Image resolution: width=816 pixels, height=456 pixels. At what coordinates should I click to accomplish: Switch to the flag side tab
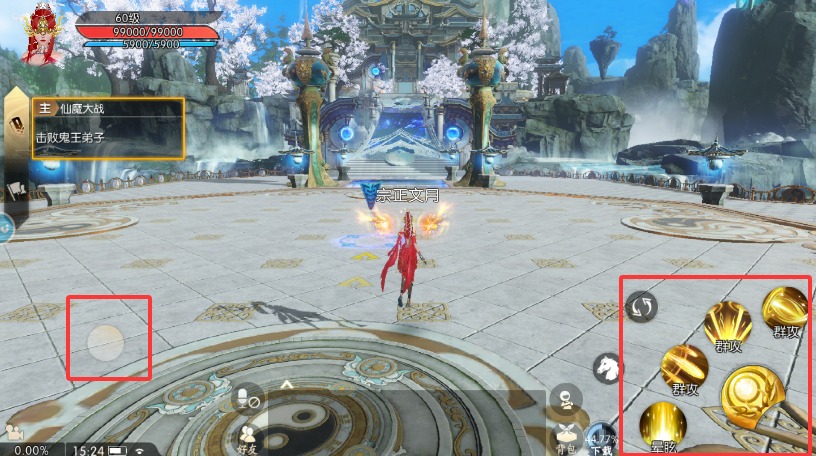pos(15,189)
